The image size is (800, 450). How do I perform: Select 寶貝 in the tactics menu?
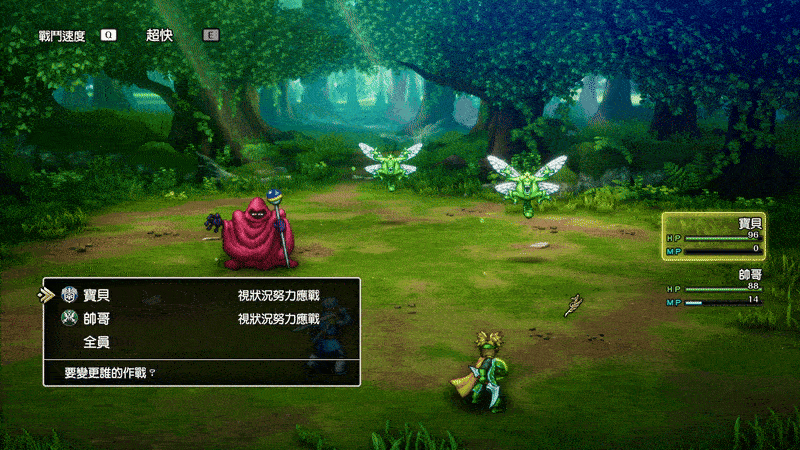(97, 295)
